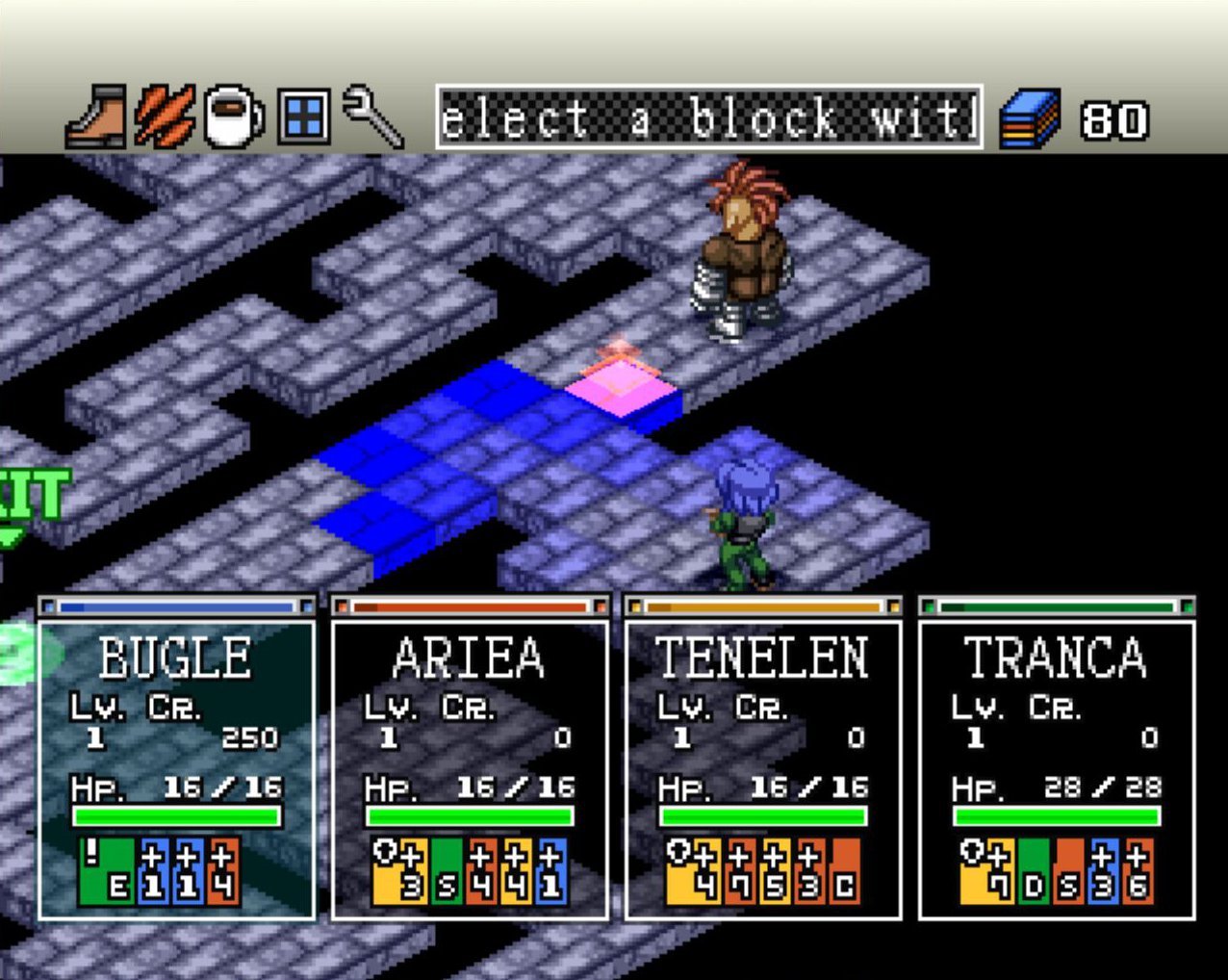Image resolution: width=1228 pixels, height=980 pixels.
Task: Click the stacked blocks counter icon
Action: pyautogui.click(x=1030, y=118)
